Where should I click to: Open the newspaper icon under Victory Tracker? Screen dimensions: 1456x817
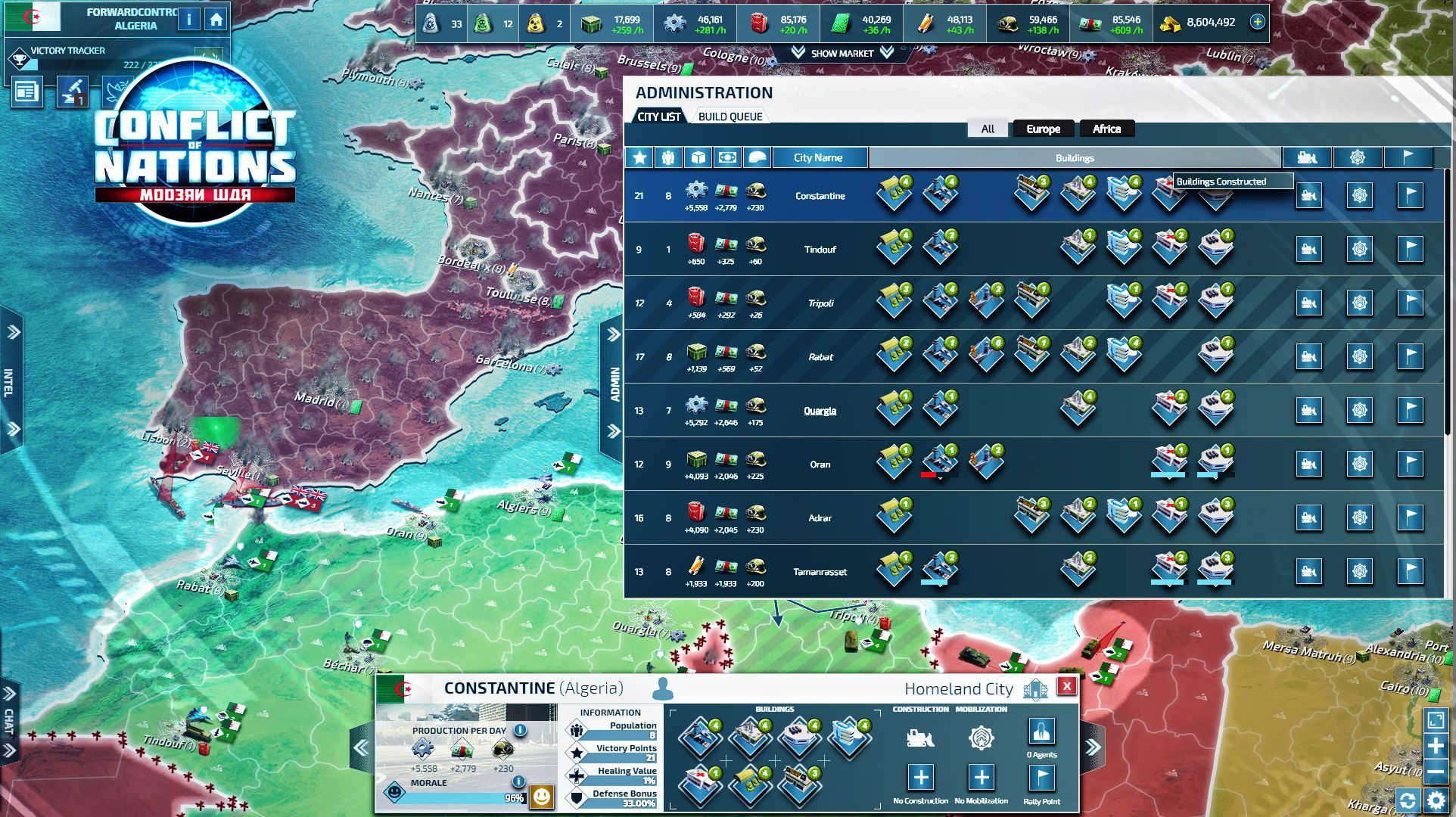(27, 91)
